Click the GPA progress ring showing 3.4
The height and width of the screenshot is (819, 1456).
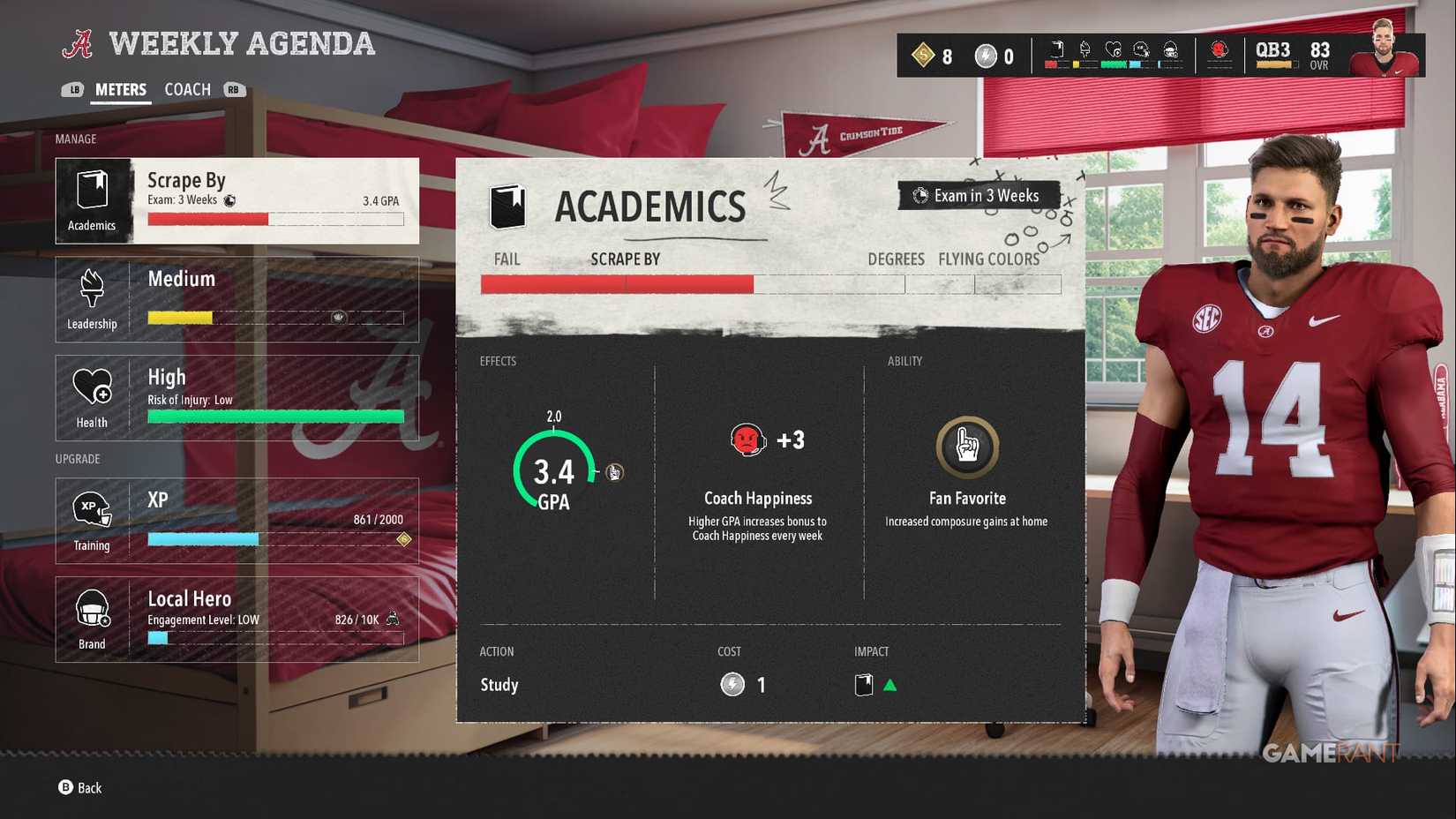552,472
